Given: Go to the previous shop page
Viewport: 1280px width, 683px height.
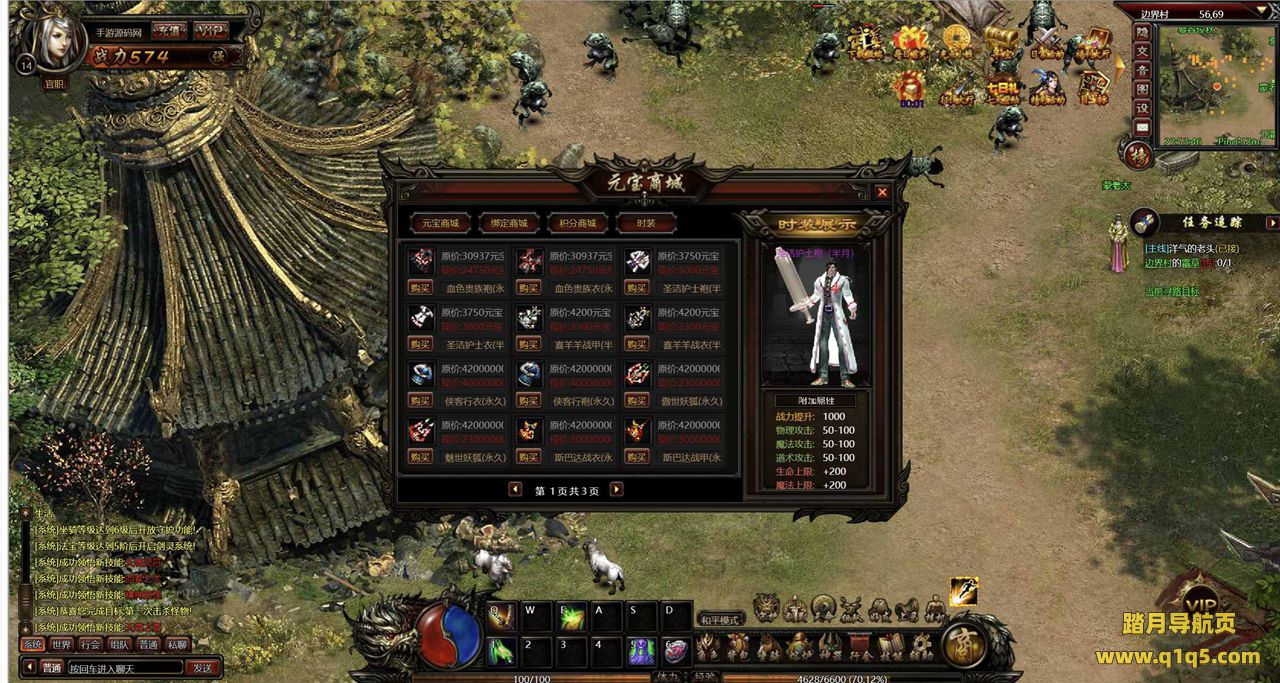Looking at the screenshot, I should 515,489.
